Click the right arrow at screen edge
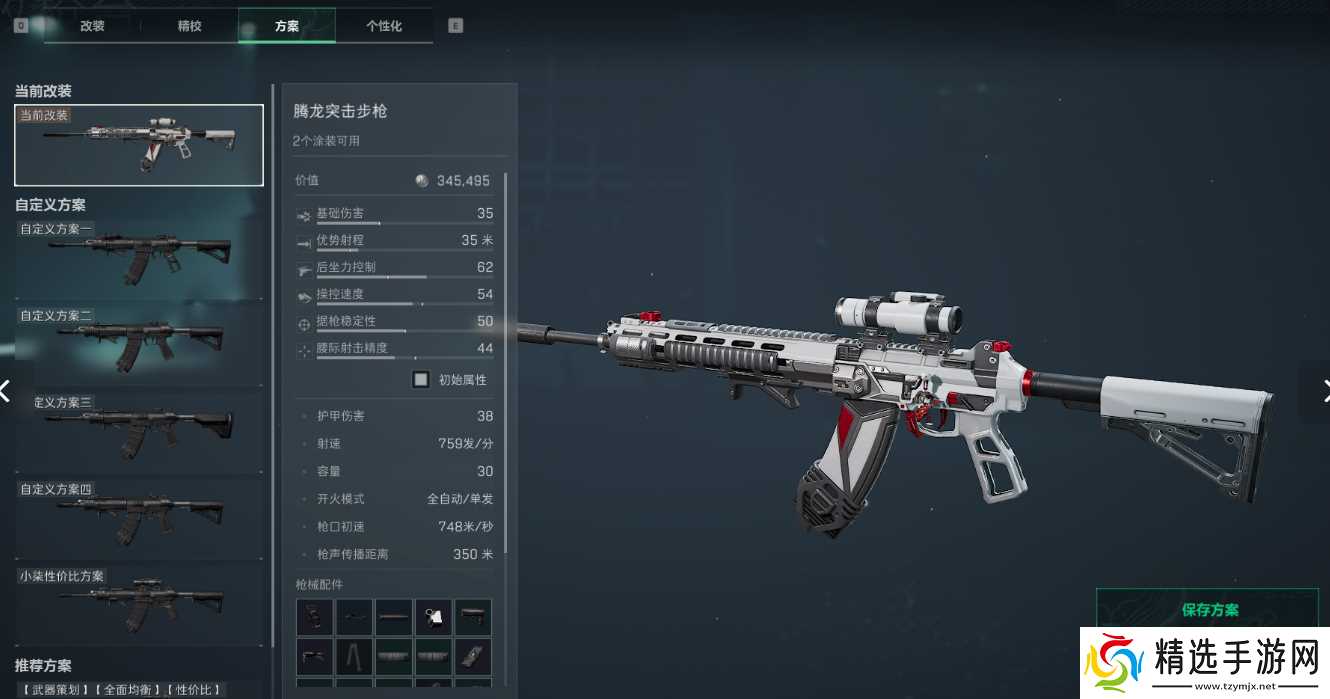 [x=1322, y=390]
